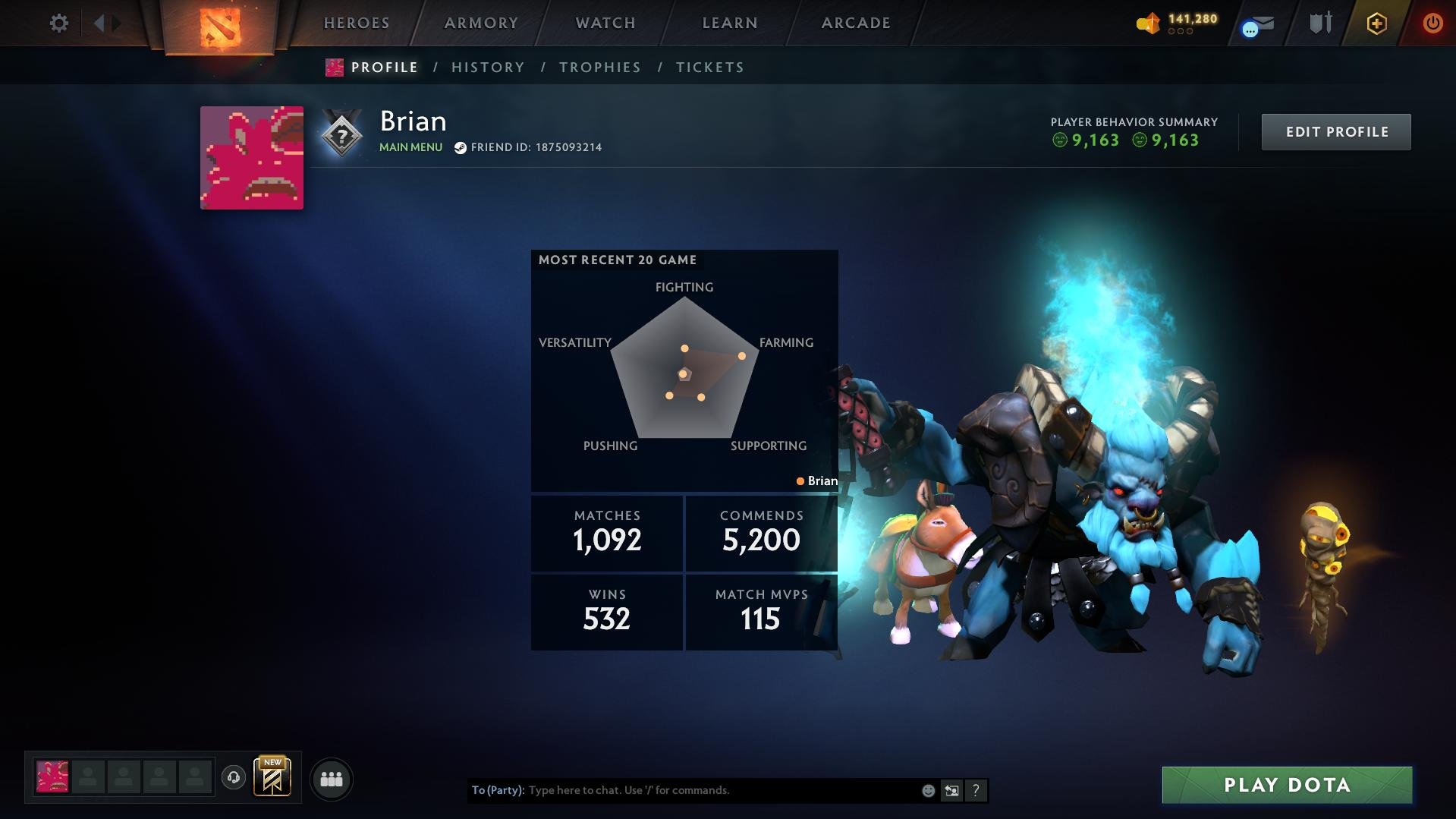Click the Dota 2 logo home button
Viewport: 1456px width, 819px height.
pyautogui.click(x=220, y=27)
